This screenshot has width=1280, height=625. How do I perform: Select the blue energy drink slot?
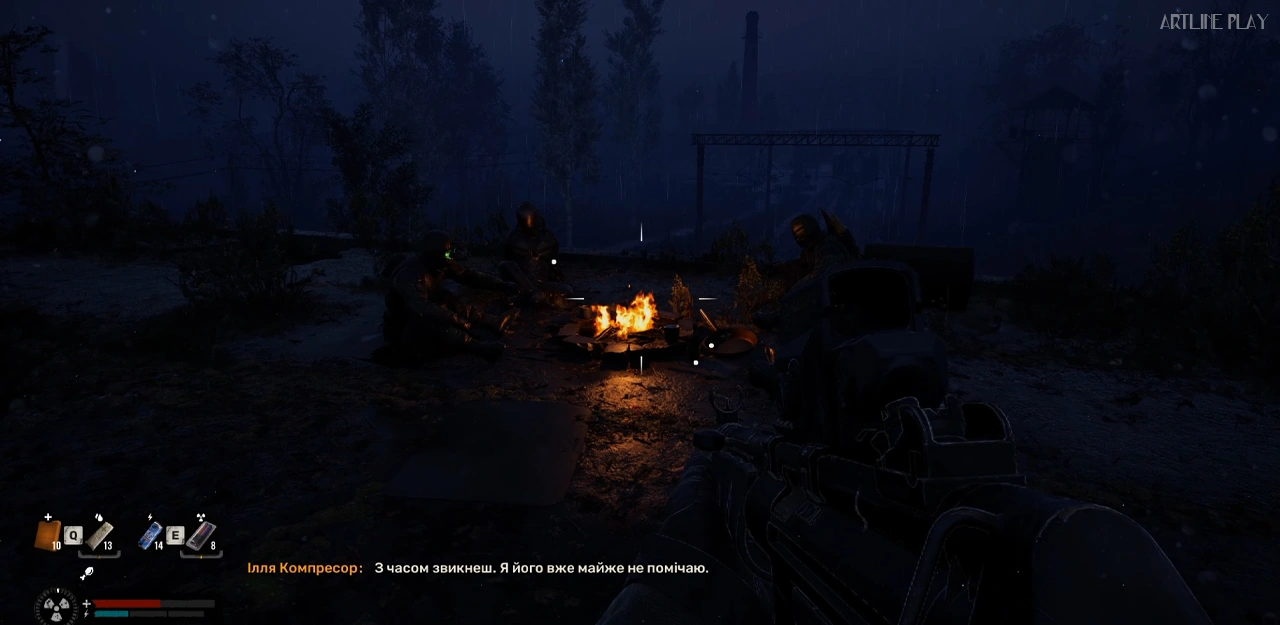coord(150,536)
